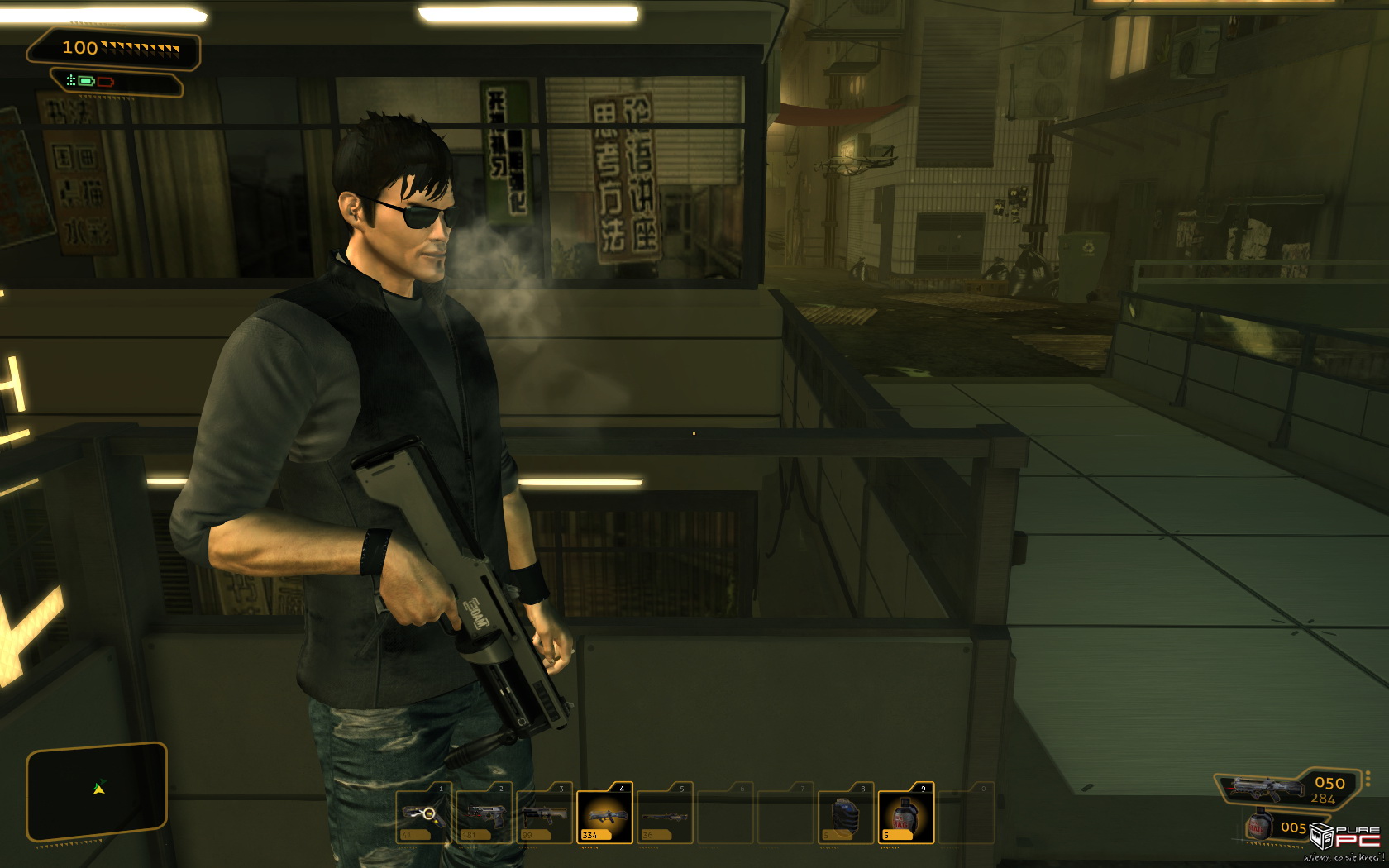1389x868 pixels.
Task: Click the equipped weapon icon beside the ammo count
Action: 1263,789
